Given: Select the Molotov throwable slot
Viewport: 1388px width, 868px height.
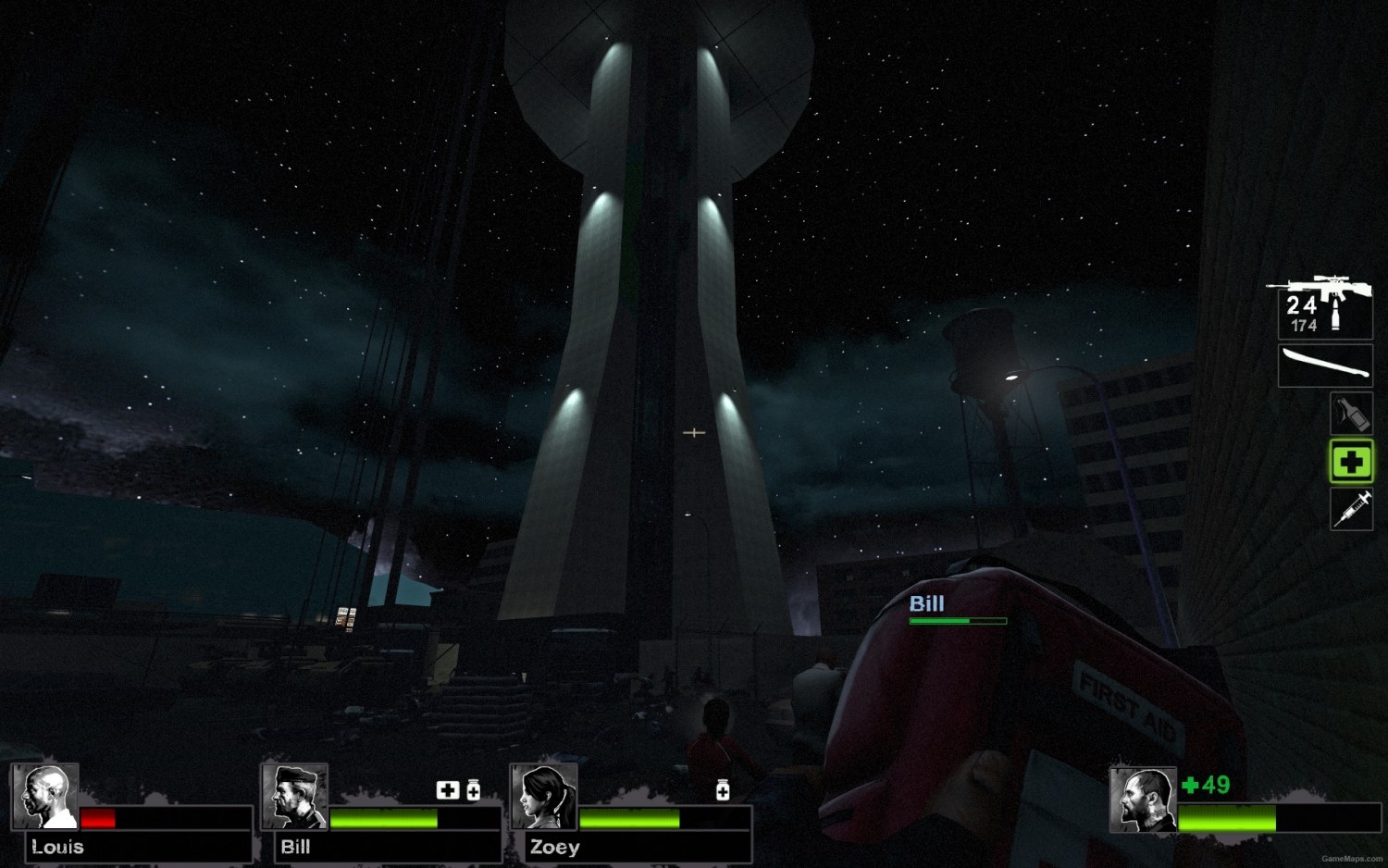Looking at the screenshot, I should point(1350,413).
